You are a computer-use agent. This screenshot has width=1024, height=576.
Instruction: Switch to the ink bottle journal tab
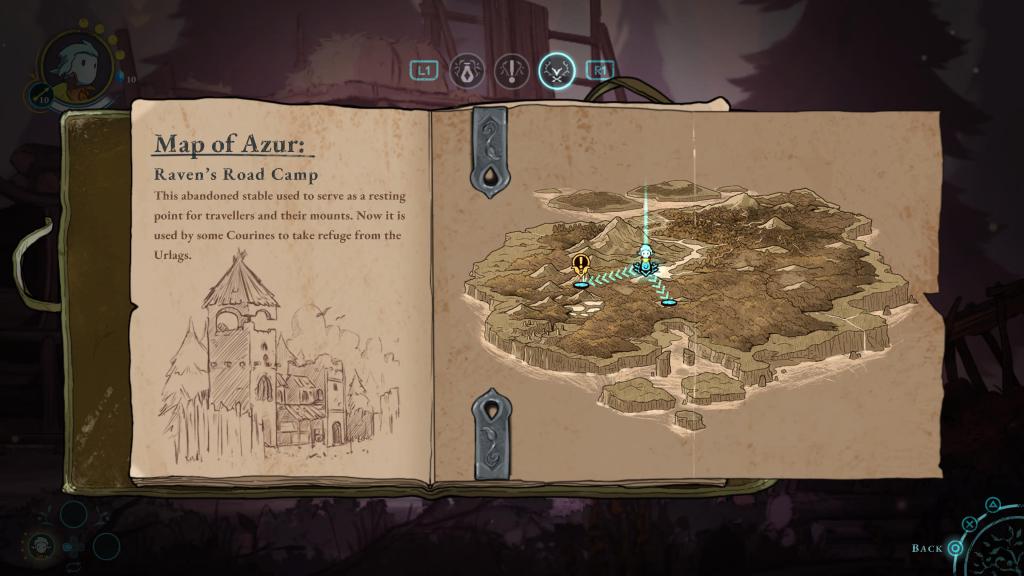pos(468,70)
